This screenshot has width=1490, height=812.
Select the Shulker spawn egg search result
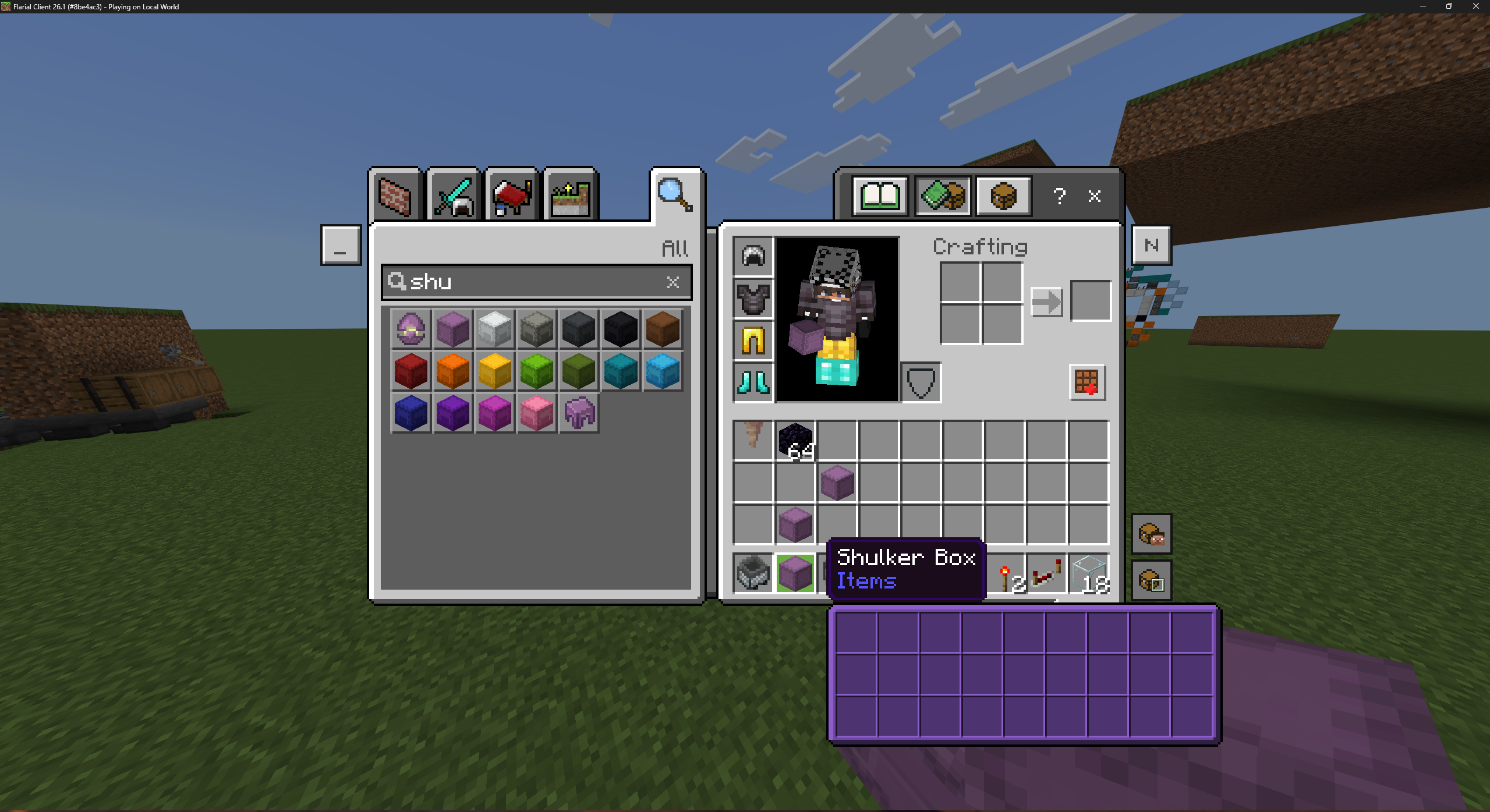[x=410, y=329]
